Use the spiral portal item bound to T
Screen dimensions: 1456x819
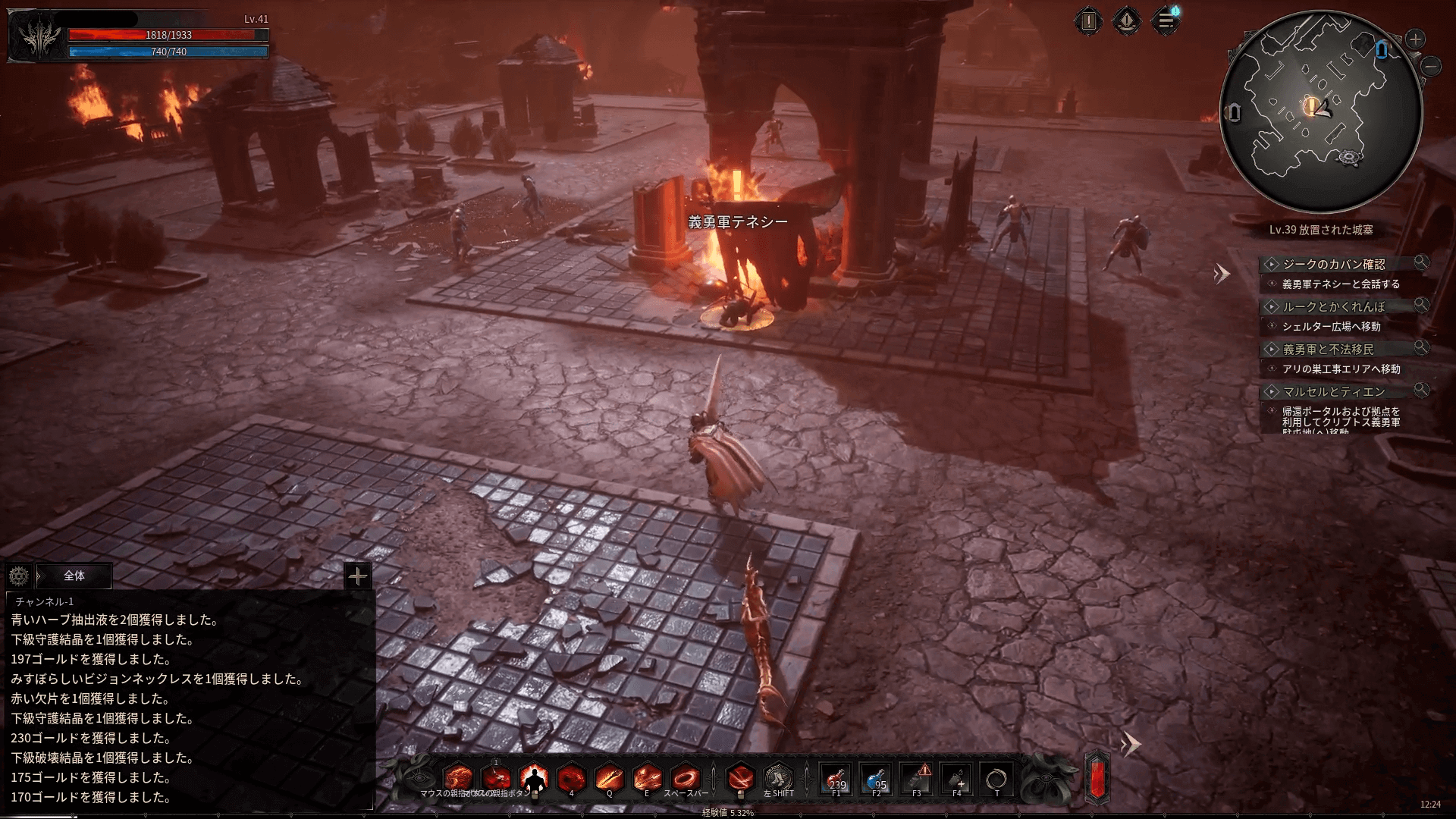point(996,779)
